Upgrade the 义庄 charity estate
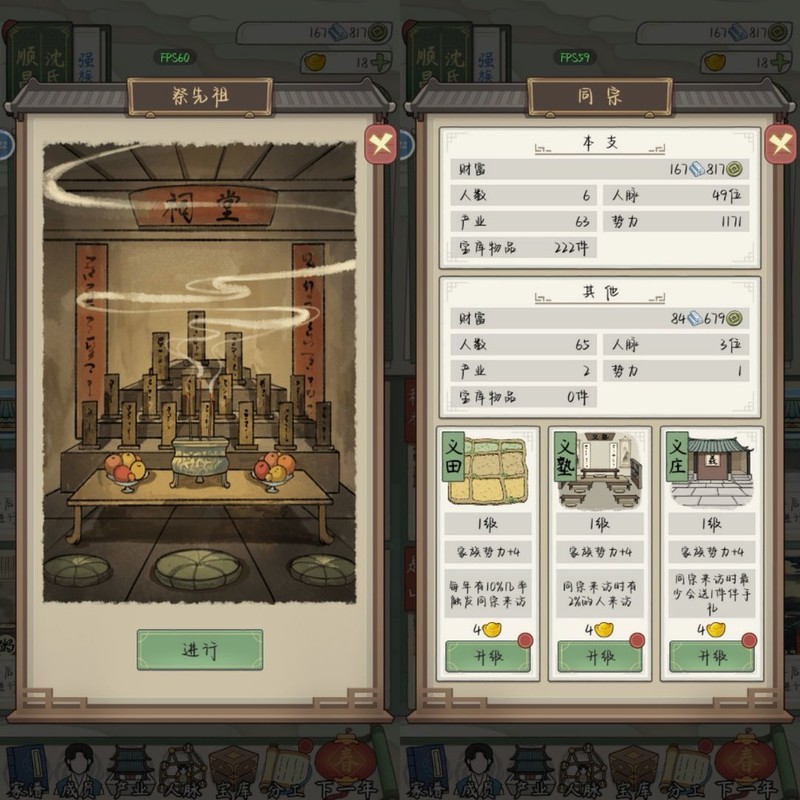Viewport: 800px width, 800px height. [711, 656]
